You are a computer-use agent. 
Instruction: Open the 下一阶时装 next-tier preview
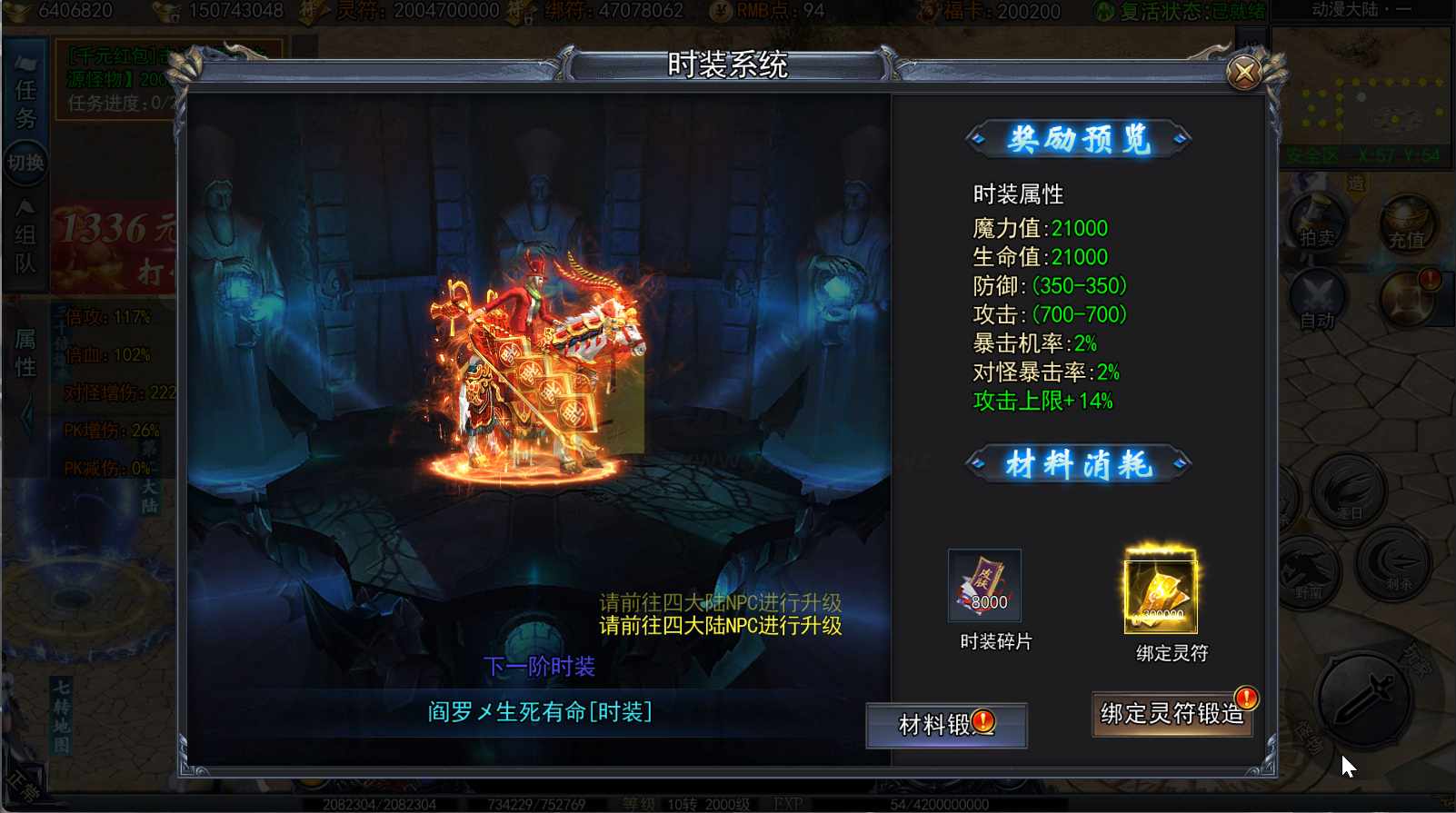click(541, 666)
